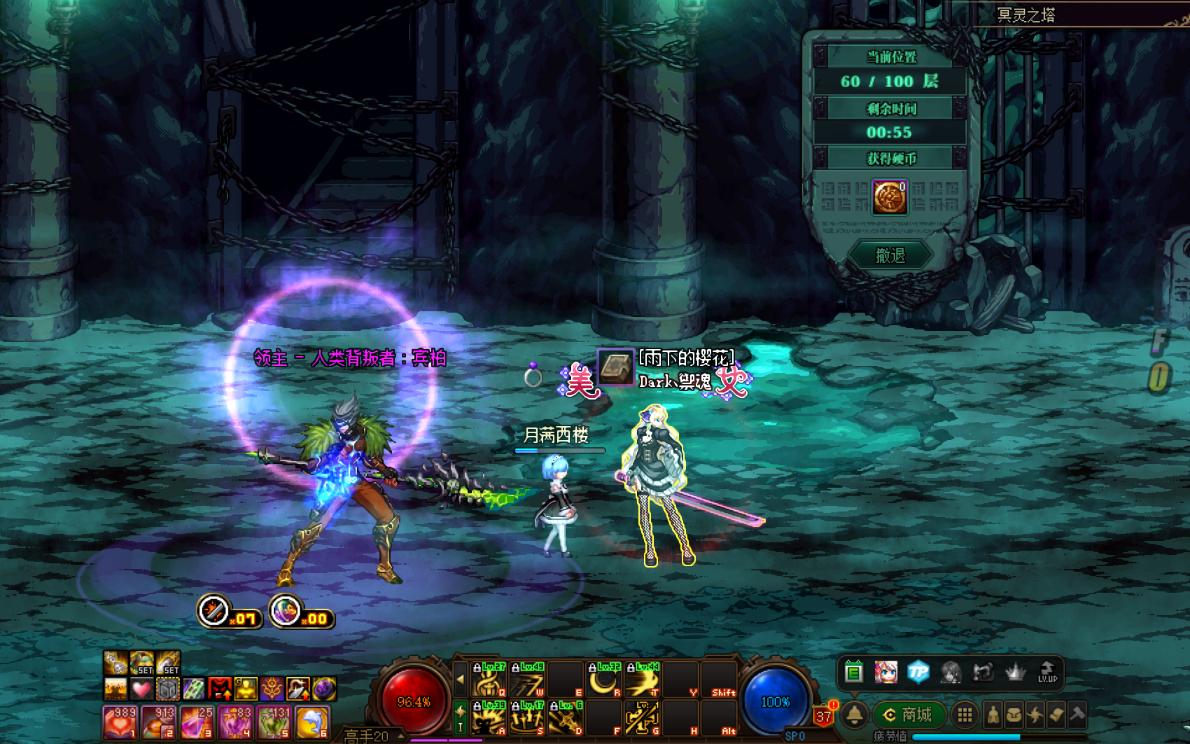Activate the Lv.17 skill on S
The image size is (1190, 744).
coord(527,717)
